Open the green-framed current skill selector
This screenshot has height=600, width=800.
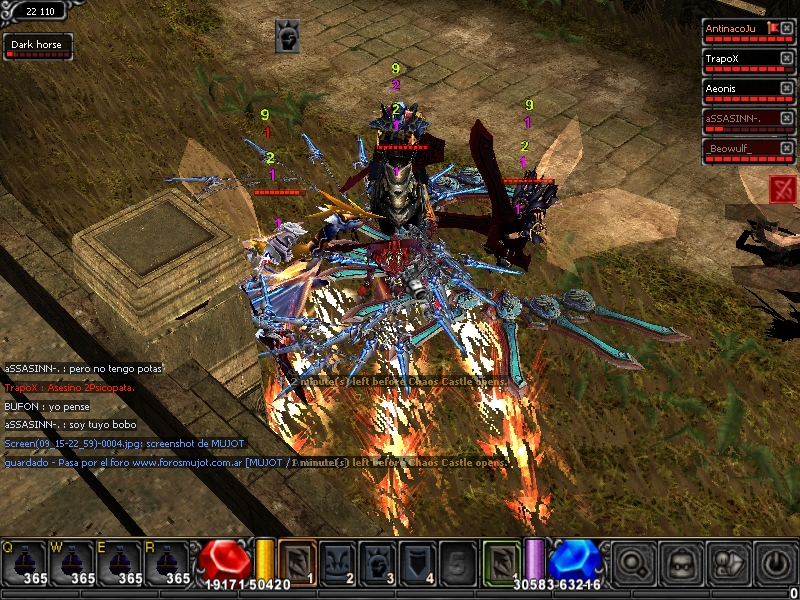click(501, 562)
